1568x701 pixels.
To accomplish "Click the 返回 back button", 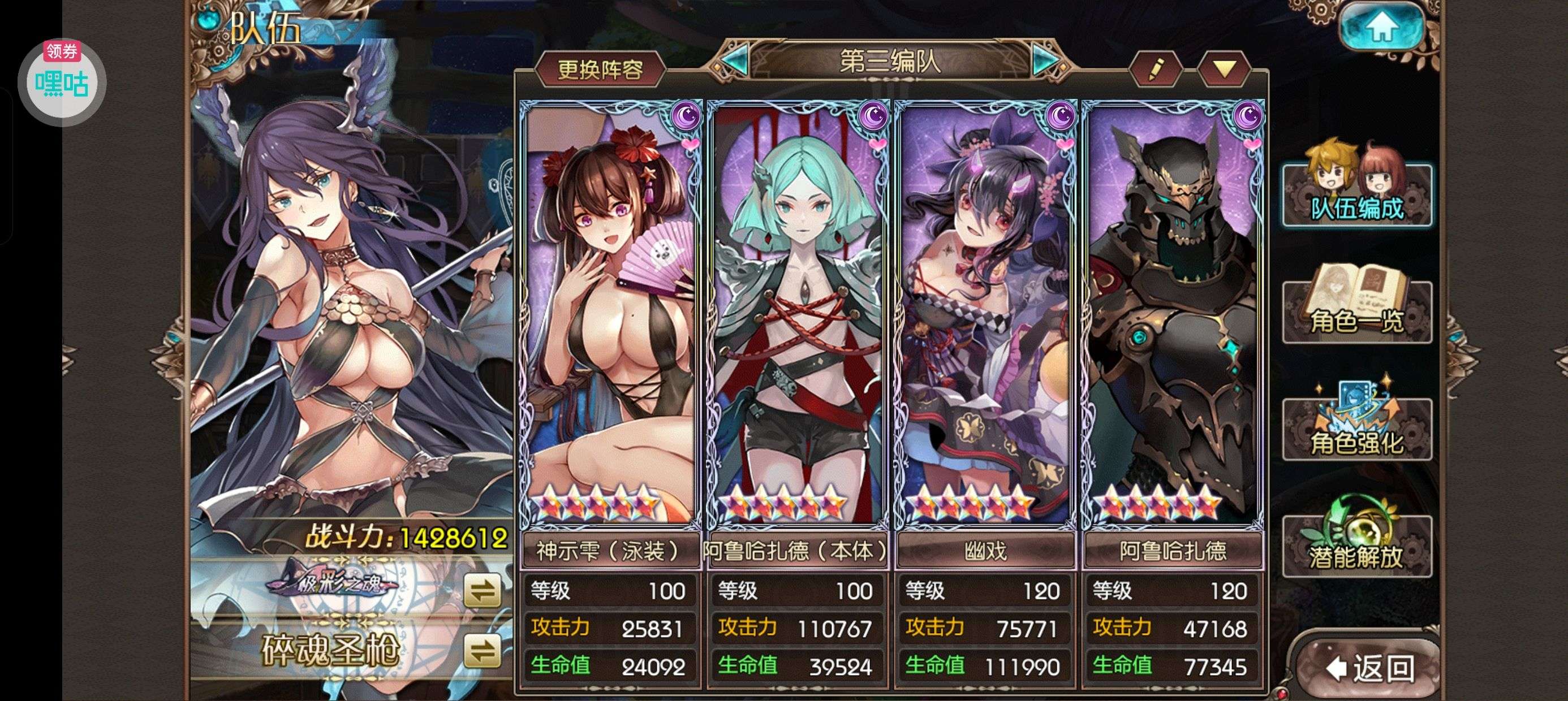I will click(1369, 669).
